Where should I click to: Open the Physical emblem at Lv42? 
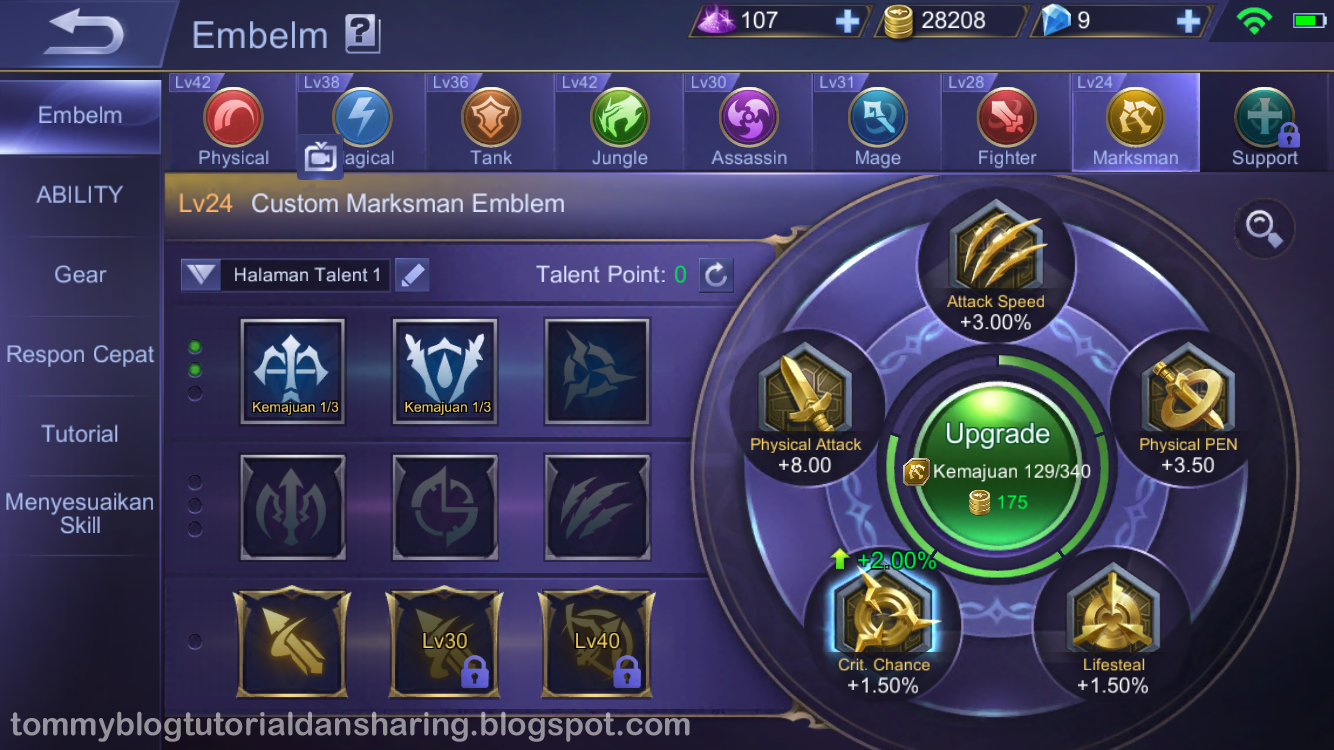233,120
